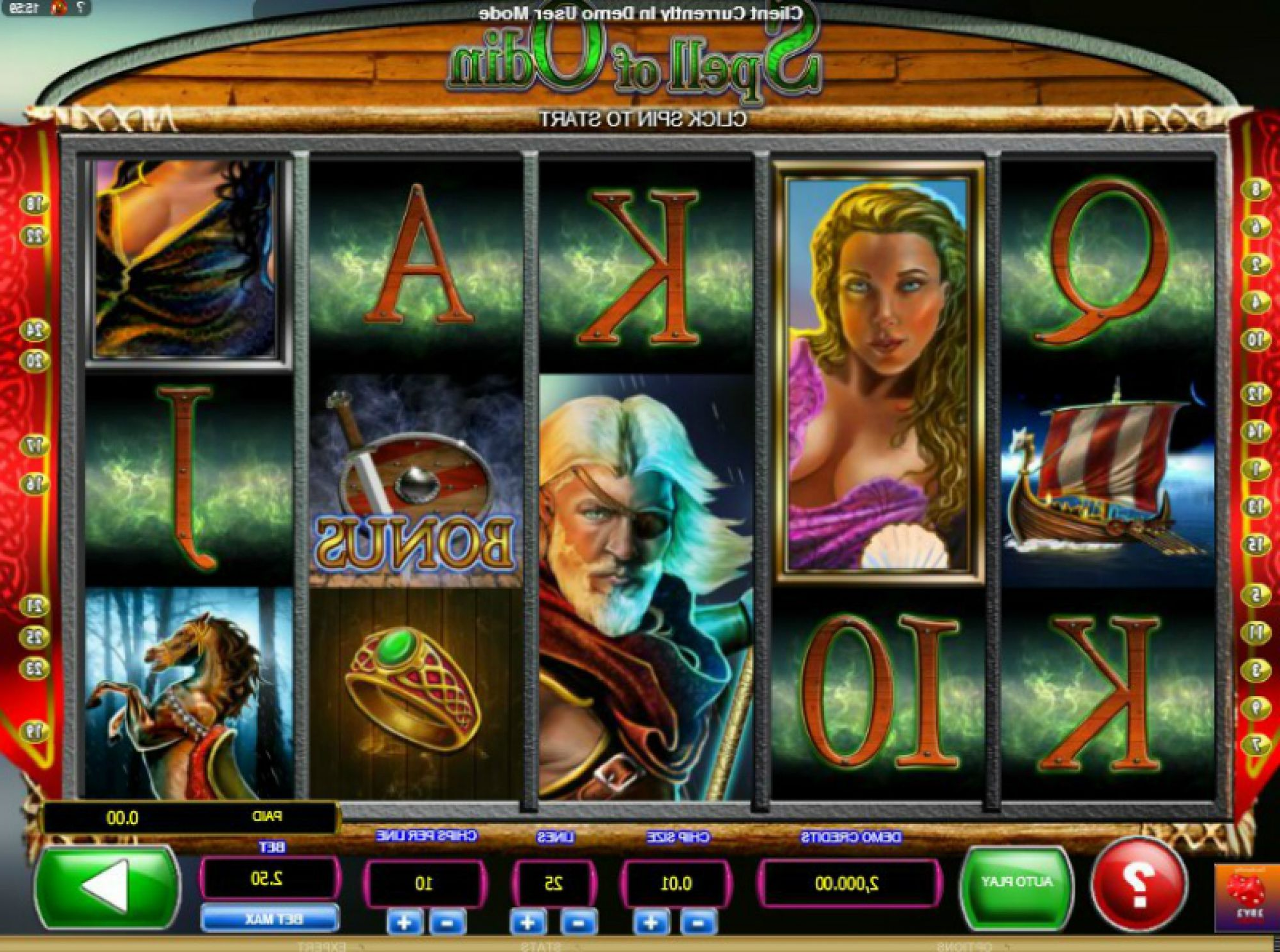Open the EXPERT panel in bottom bar

click(322, 946)
